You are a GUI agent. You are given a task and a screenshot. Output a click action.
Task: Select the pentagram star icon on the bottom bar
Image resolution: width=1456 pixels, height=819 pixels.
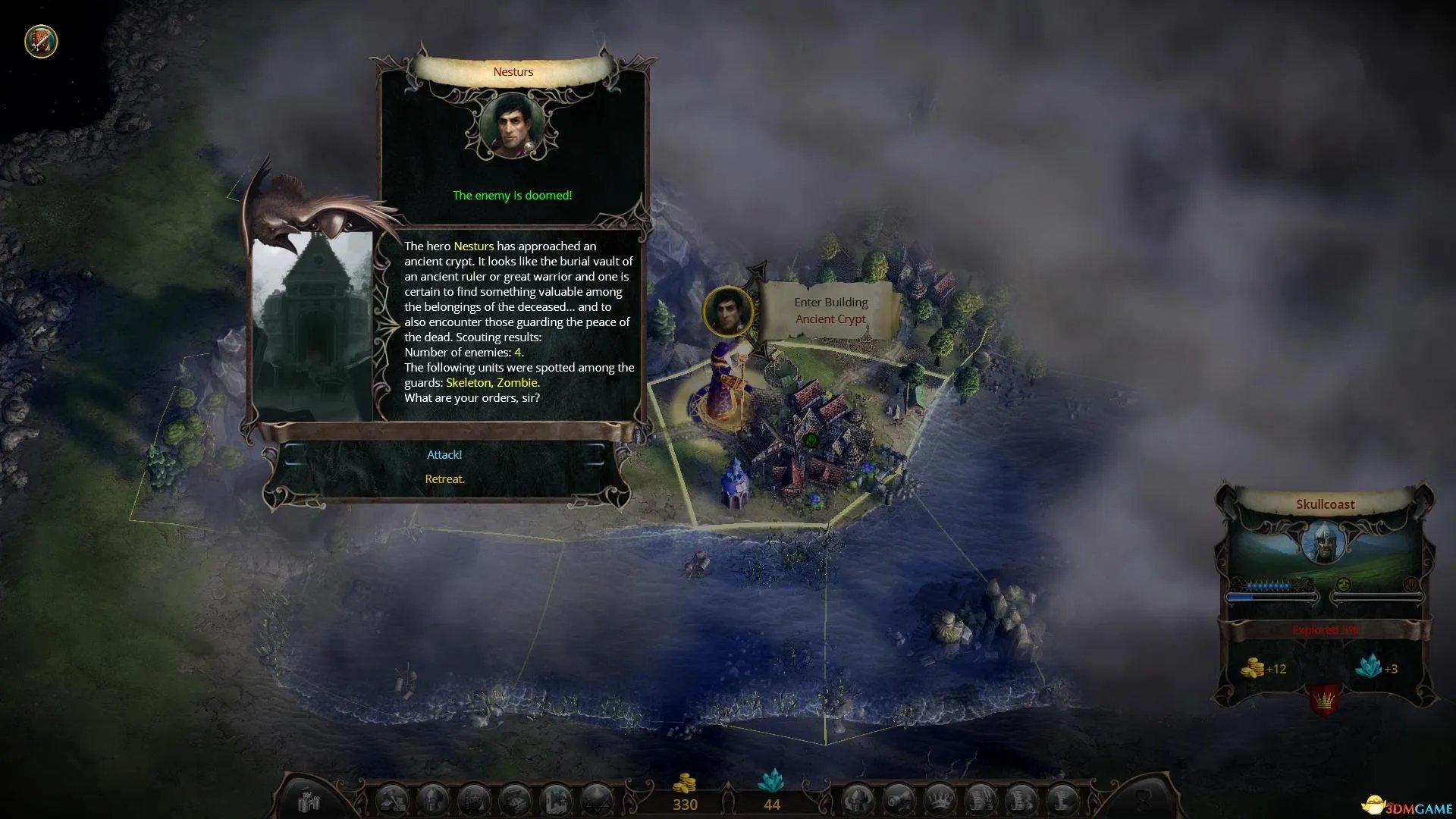click(x=597, y=801)
